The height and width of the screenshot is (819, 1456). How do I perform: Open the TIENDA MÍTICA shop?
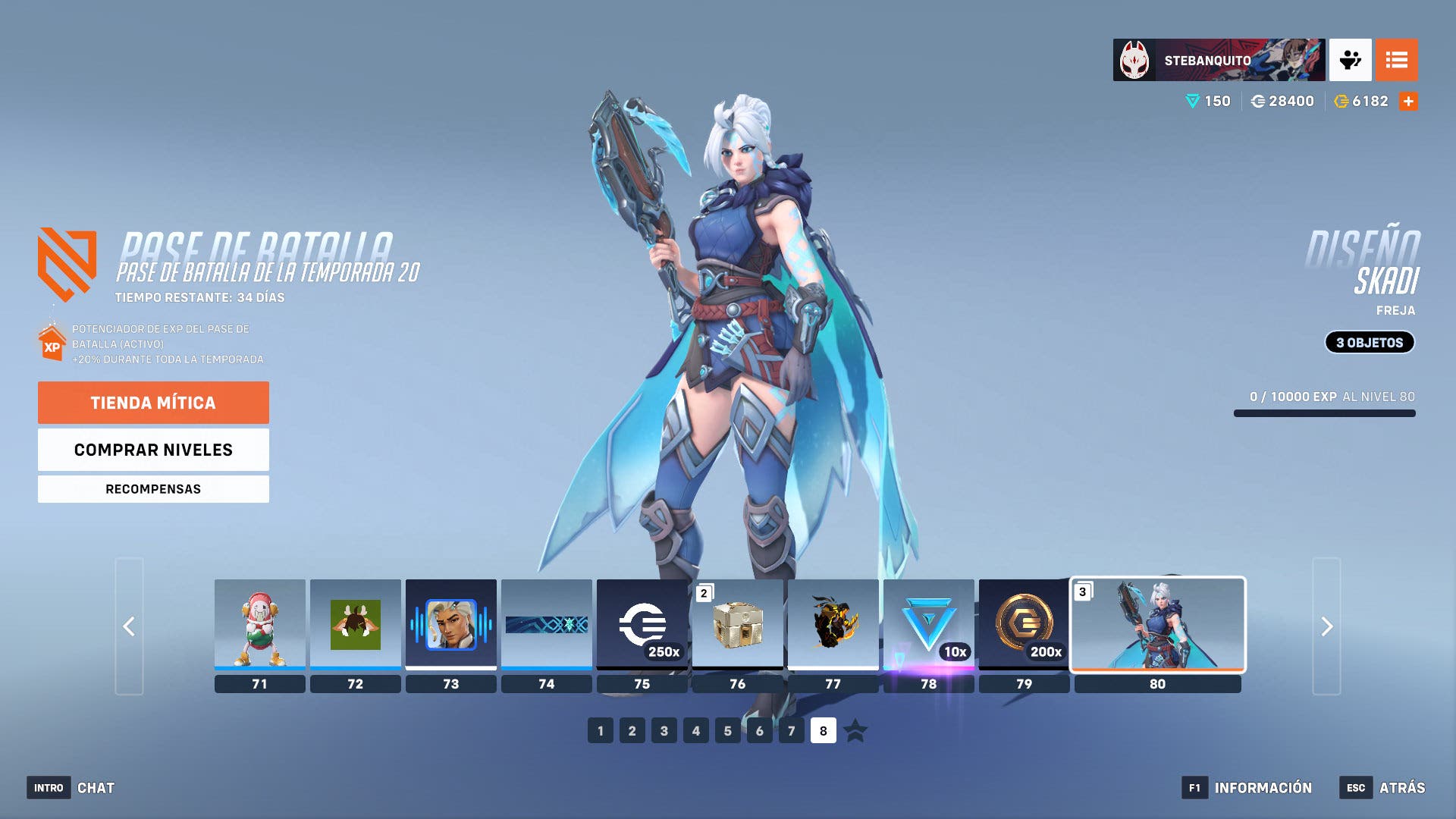point(153,403)
